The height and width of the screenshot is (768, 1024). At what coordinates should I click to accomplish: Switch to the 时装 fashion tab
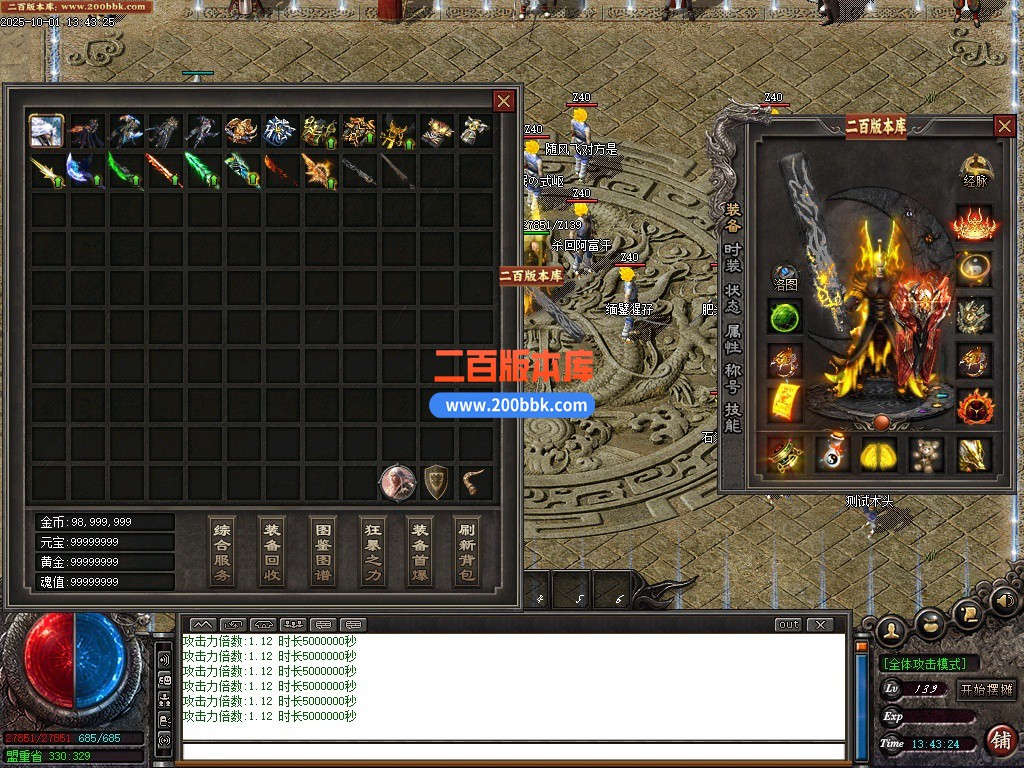pos(733,258)
